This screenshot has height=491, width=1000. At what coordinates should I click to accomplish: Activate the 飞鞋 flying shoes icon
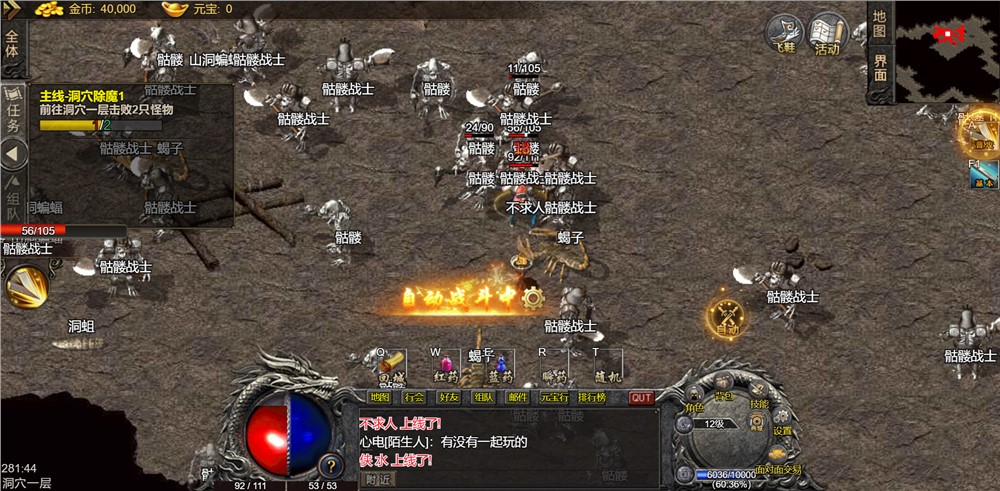785,35
